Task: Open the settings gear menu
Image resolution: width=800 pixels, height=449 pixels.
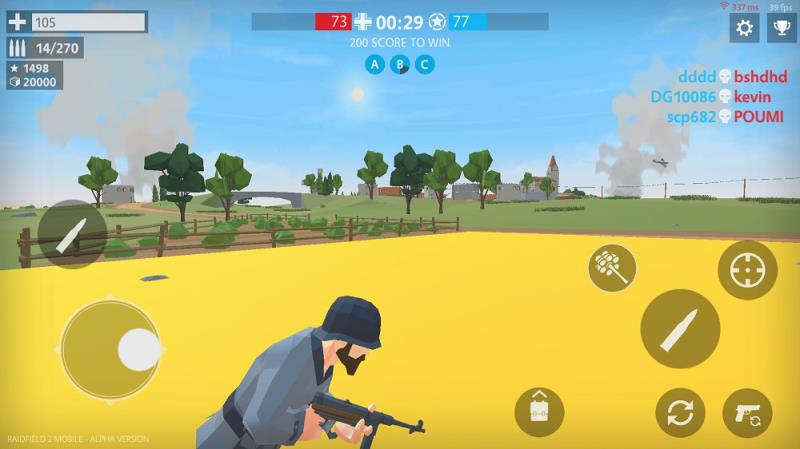Action: coord(744,28)
